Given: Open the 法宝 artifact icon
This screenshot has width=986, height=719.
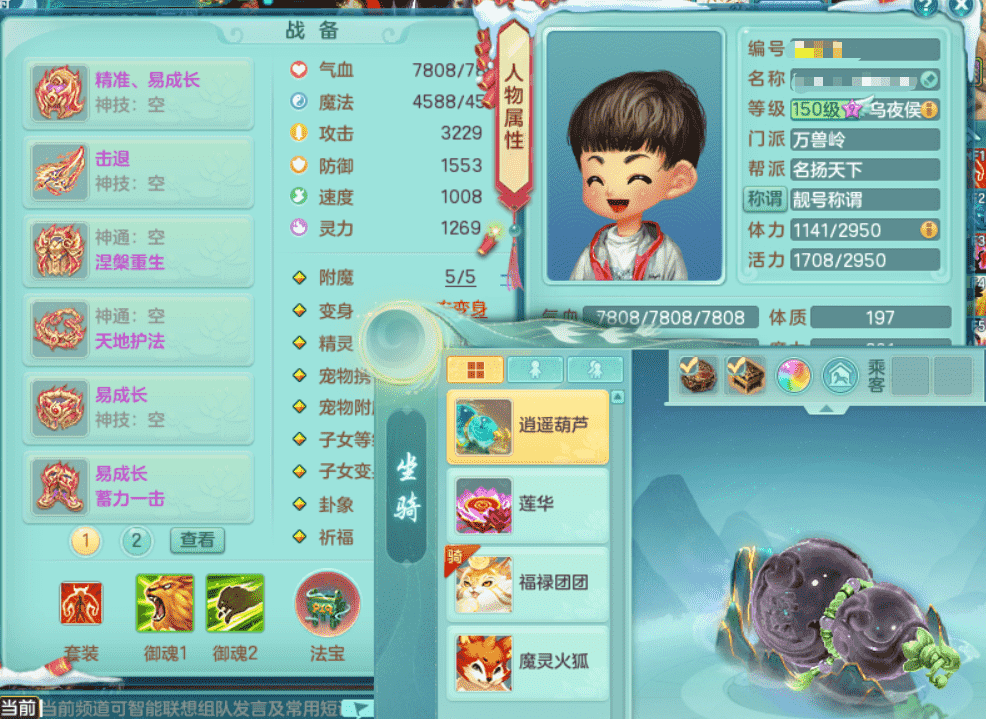Looking at the screenshot, I should coord(327,603).
